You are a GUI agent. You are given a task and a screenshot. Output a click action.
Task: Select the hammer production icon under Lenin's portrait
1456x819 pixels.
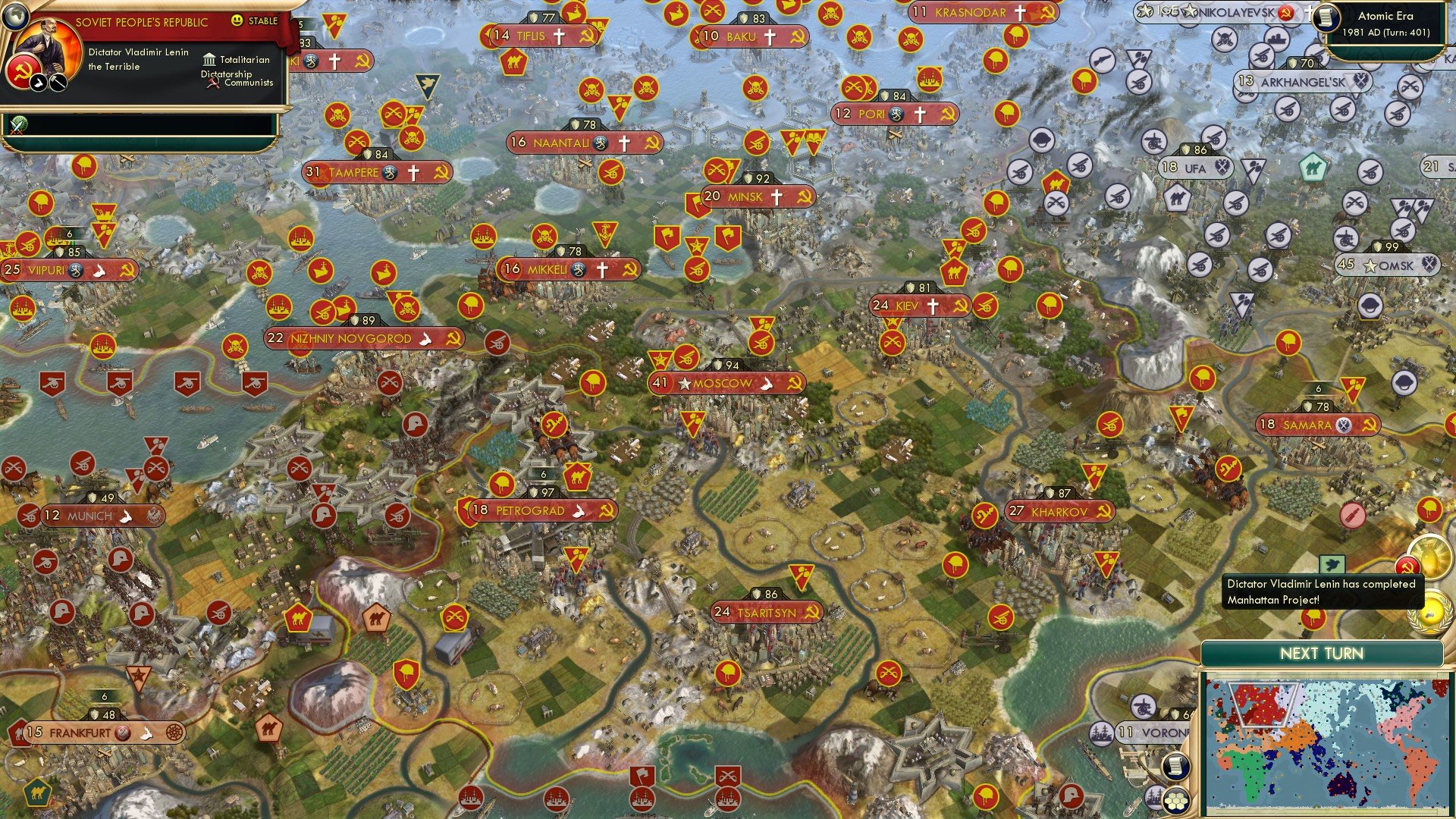tap(57, 82)
